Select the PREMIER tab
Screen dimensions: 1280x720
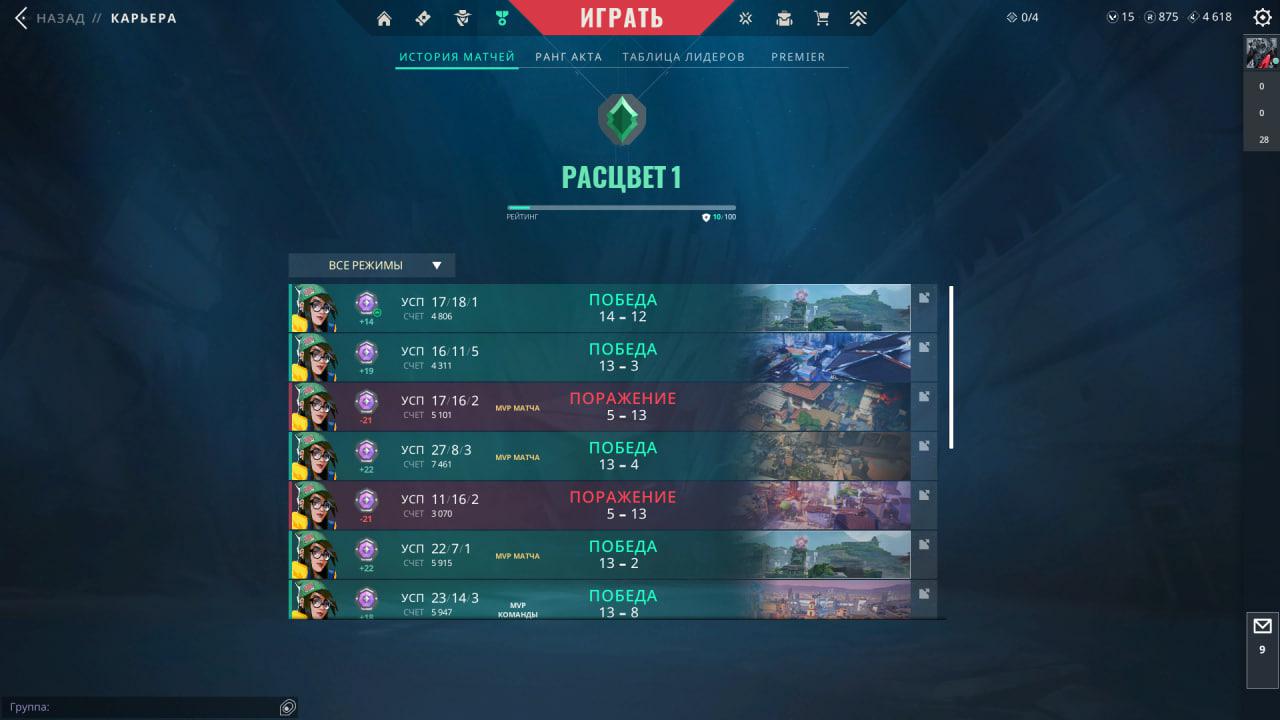[798, 57]
